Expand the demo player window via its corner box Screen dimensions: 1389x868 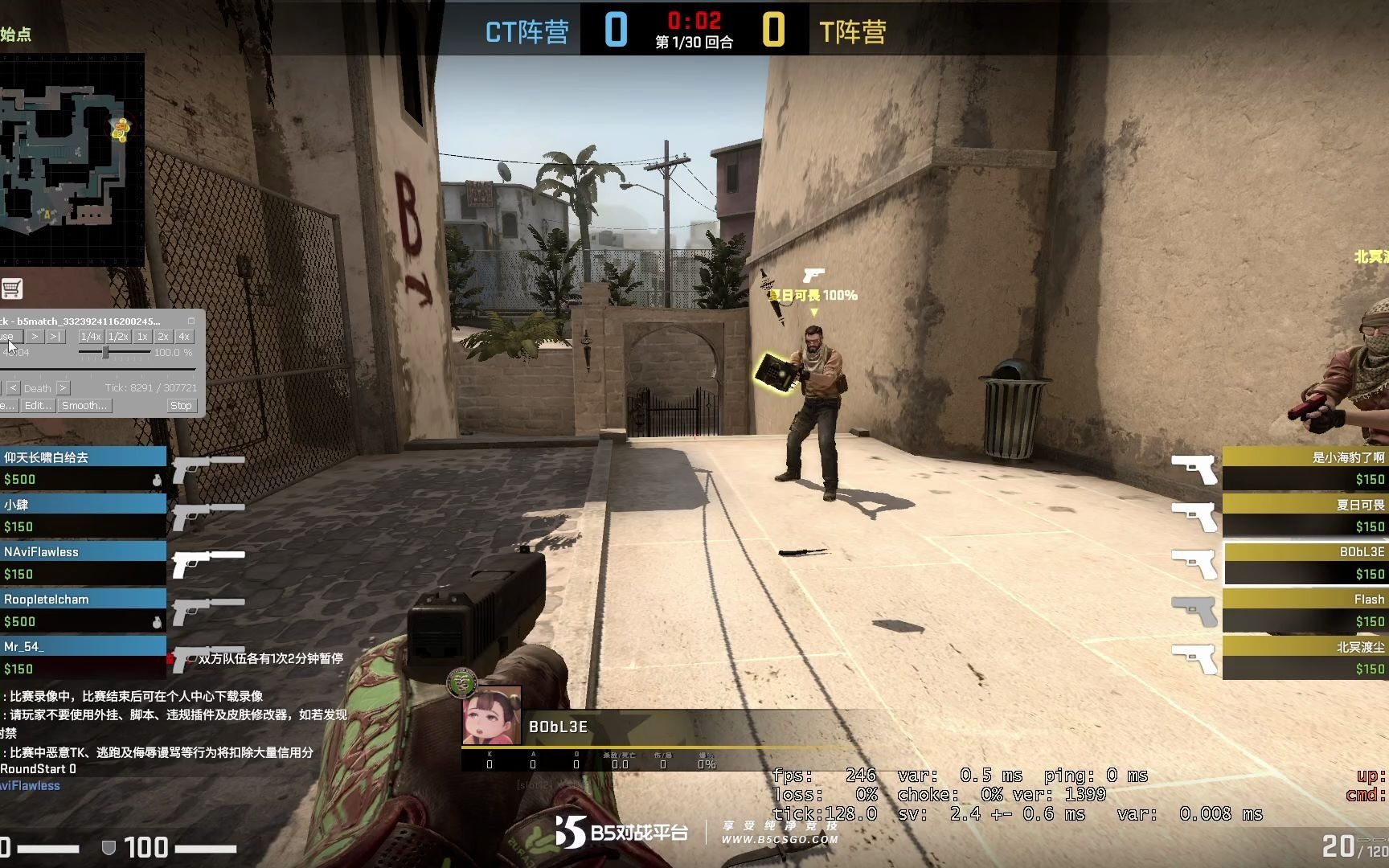pos(191,321)
